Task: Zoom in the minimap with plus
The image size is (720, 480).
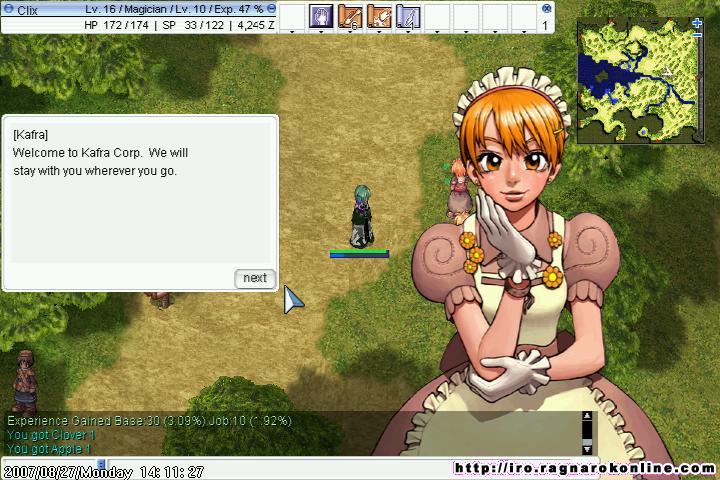Action: (x=697, y=22)
